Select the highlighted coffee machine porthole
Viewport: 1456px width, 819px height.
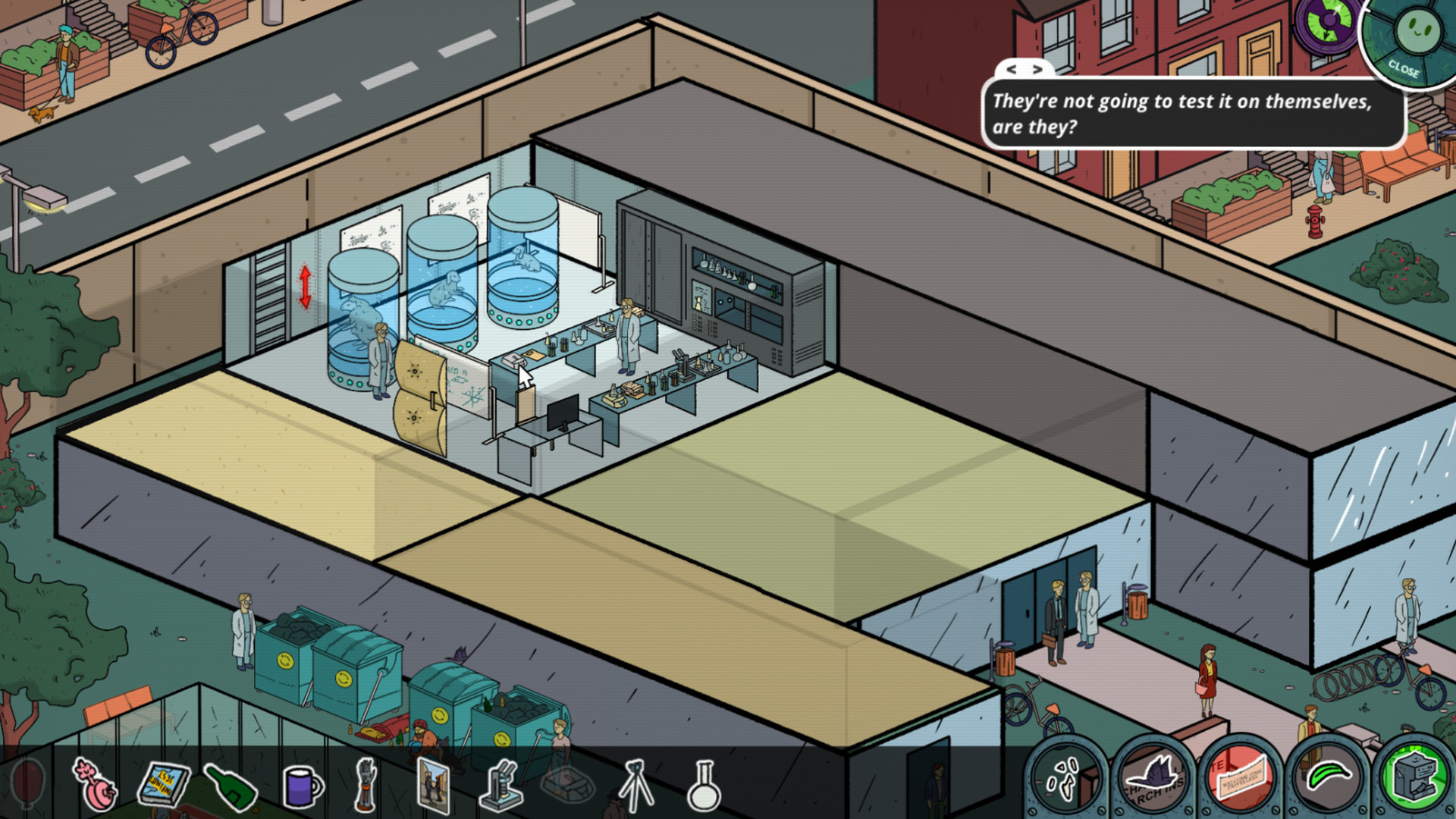[1415, 778]
